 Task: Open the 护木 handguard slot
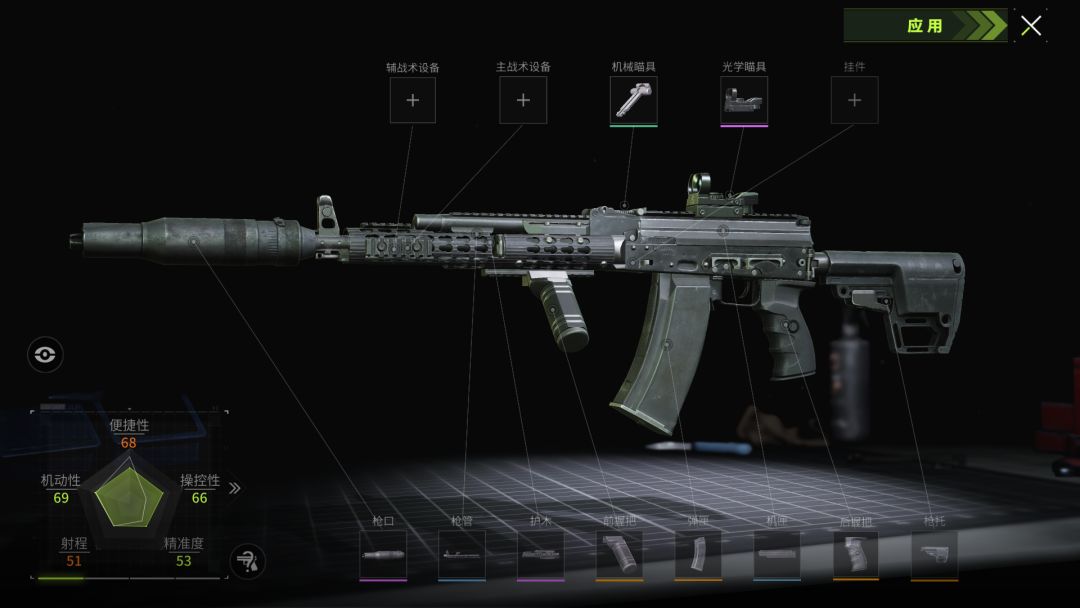click(541, 555)
